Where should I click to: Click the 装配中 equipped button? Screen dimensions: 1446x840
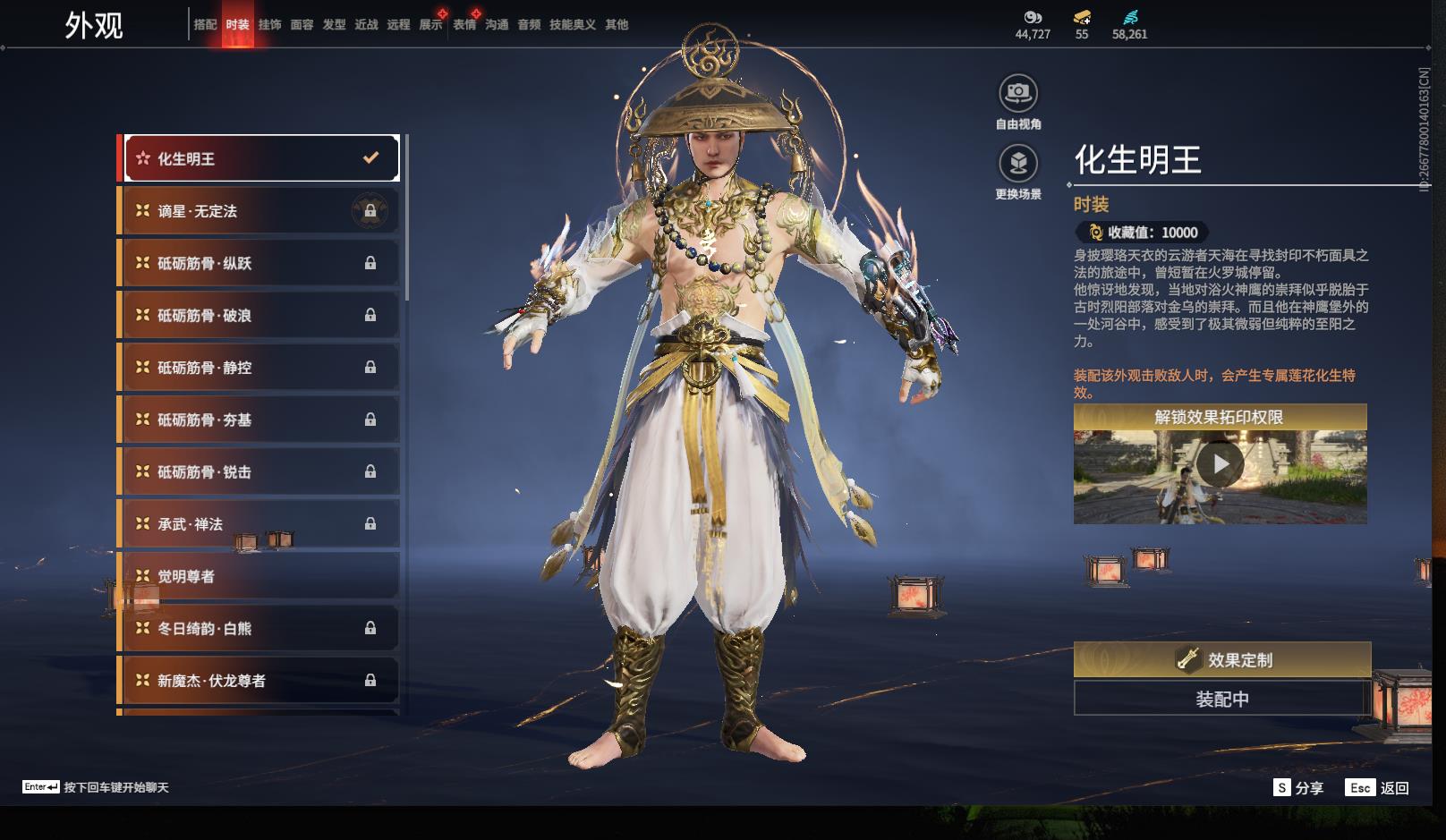[x=1221, y=699]
